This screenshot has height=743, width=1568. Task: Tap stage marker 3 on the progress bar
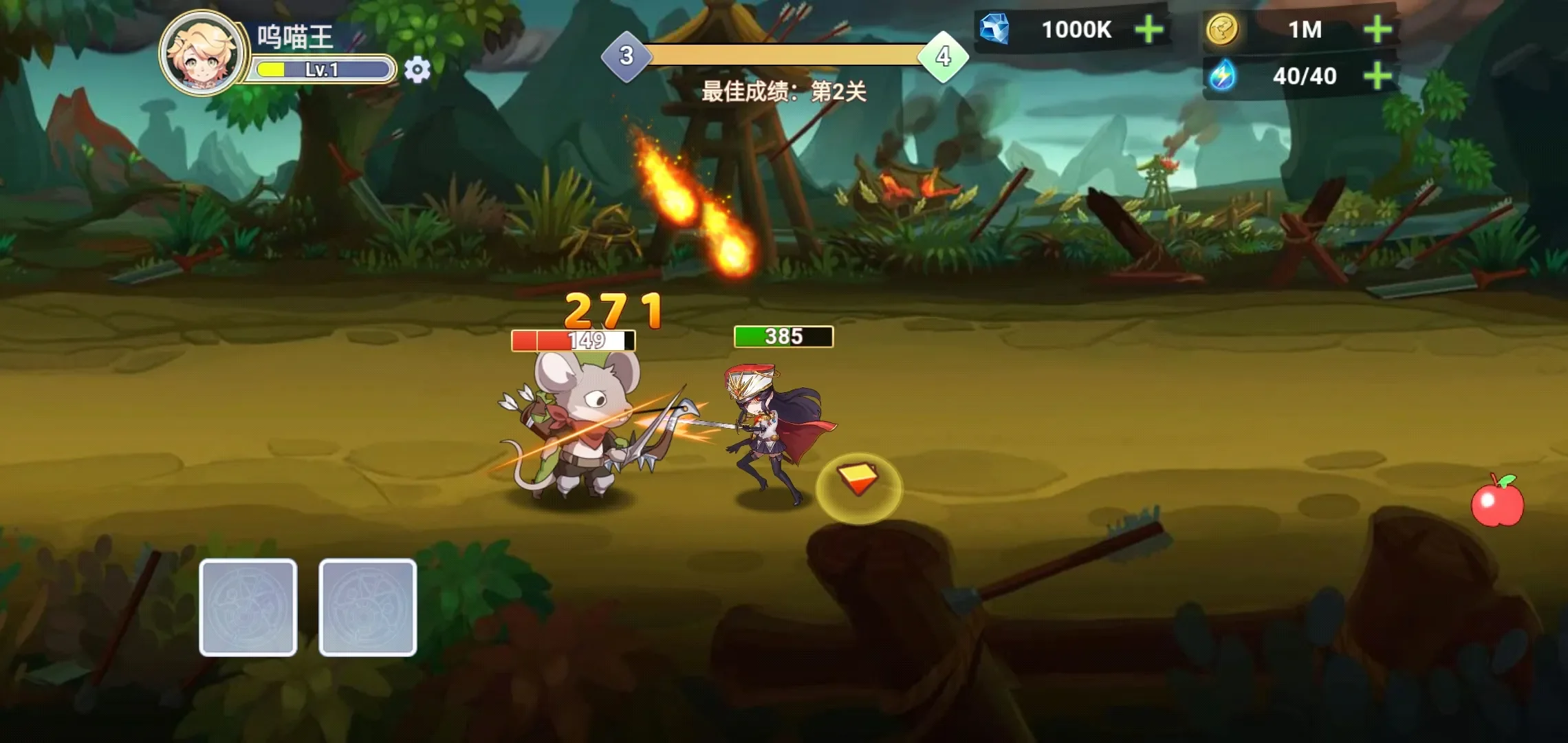(x=627, y=57)
